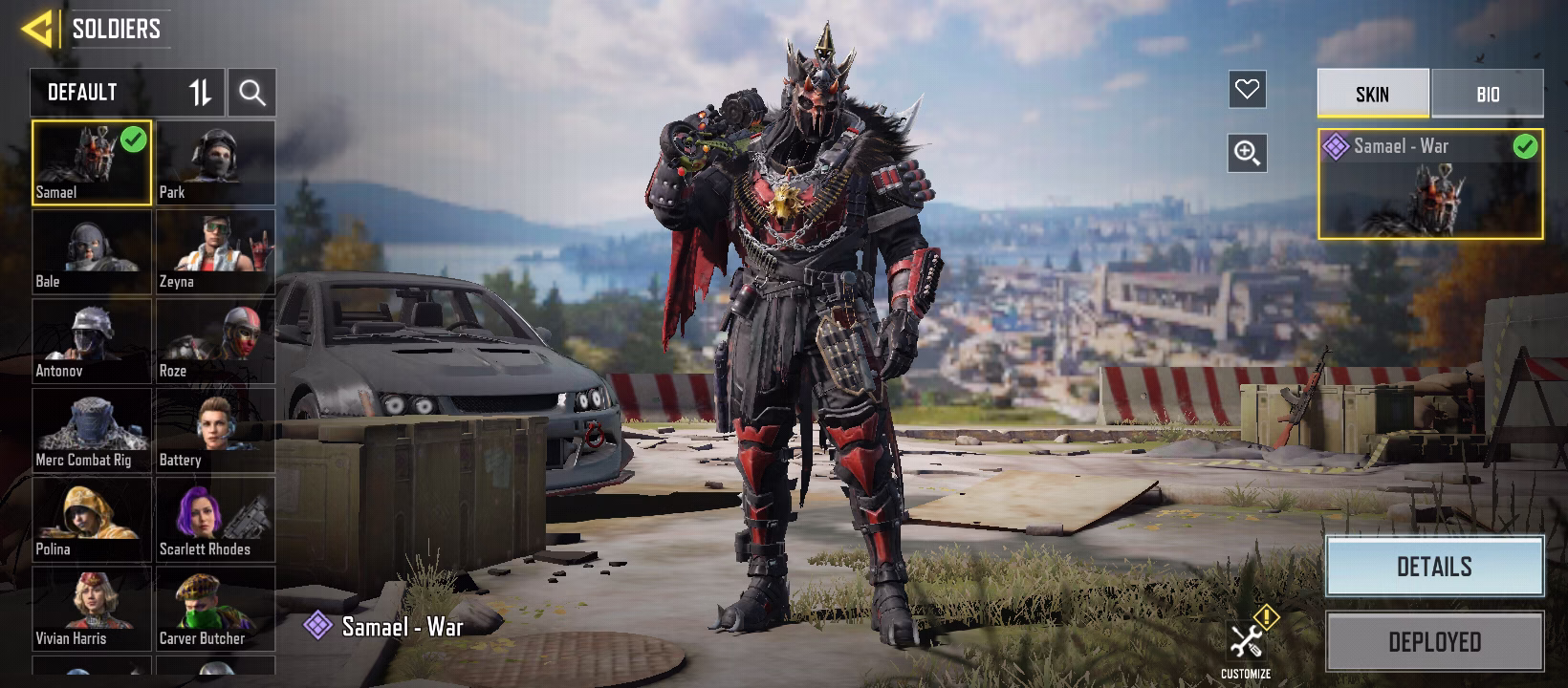
Task: Favorite this soldier with the heart icon
Action: click(x=1247, y=90)
